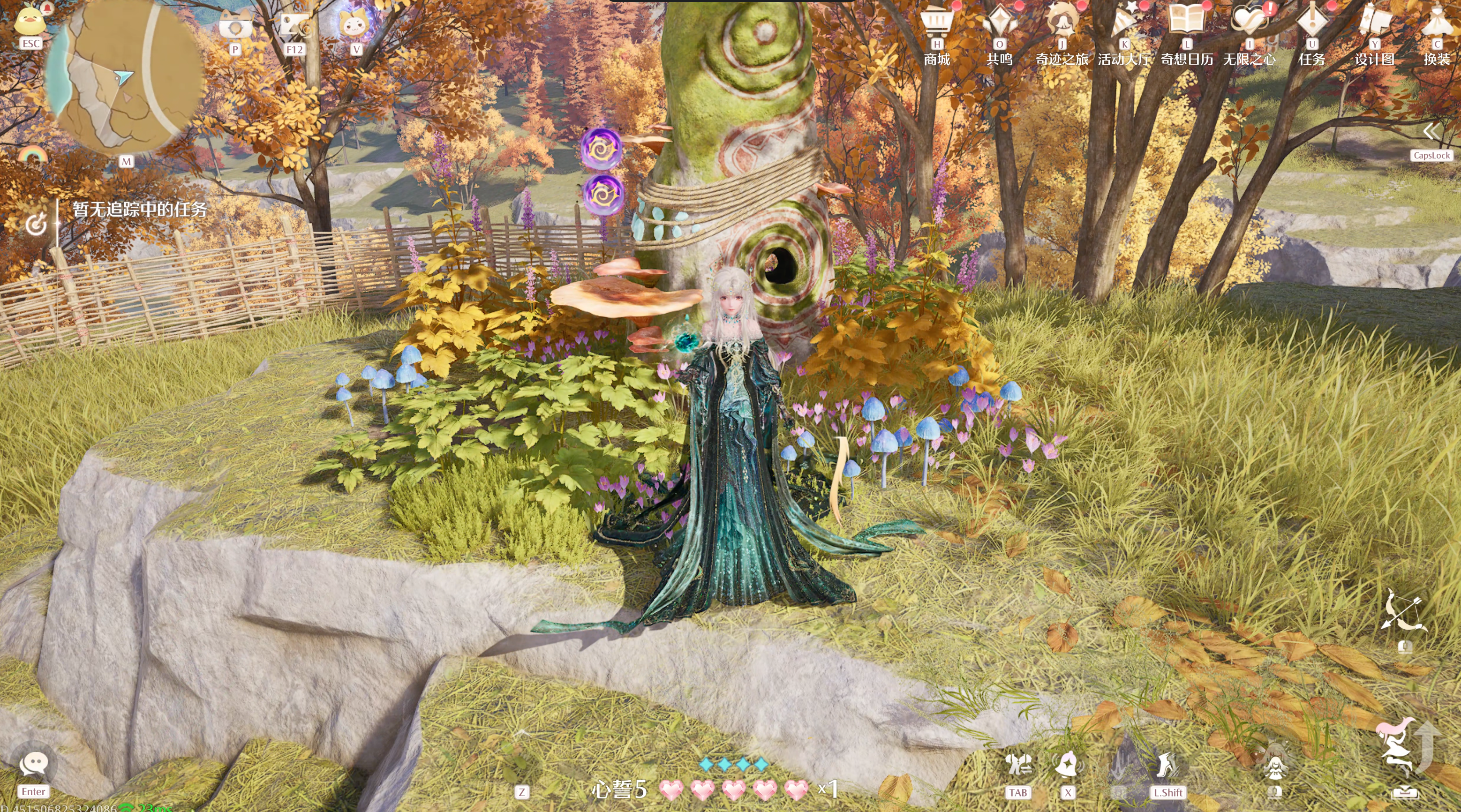Viewport: 1461px width, 812px height.
Task: Open the 奇迹之旅 menu
Action: click(1062, 23)
